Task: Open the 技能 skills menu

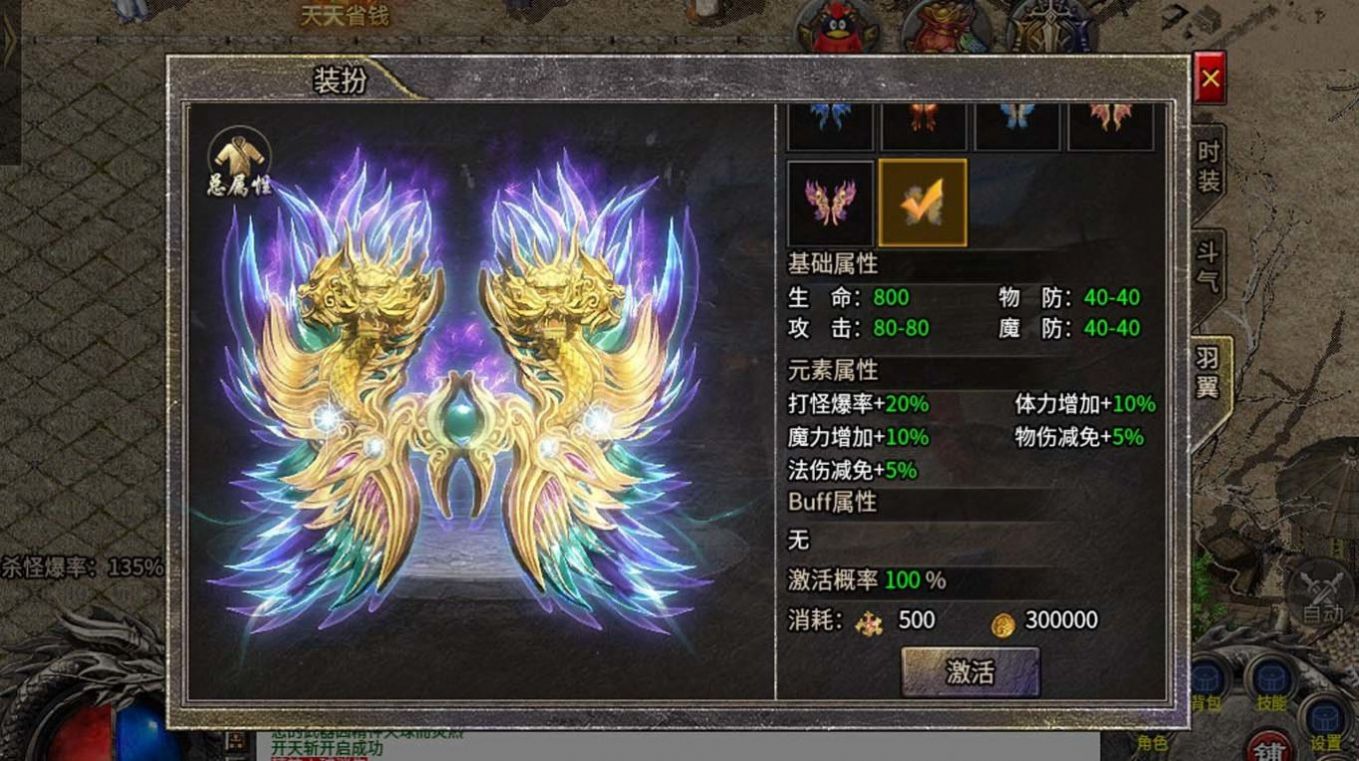Action: (x=1271, y=685)
